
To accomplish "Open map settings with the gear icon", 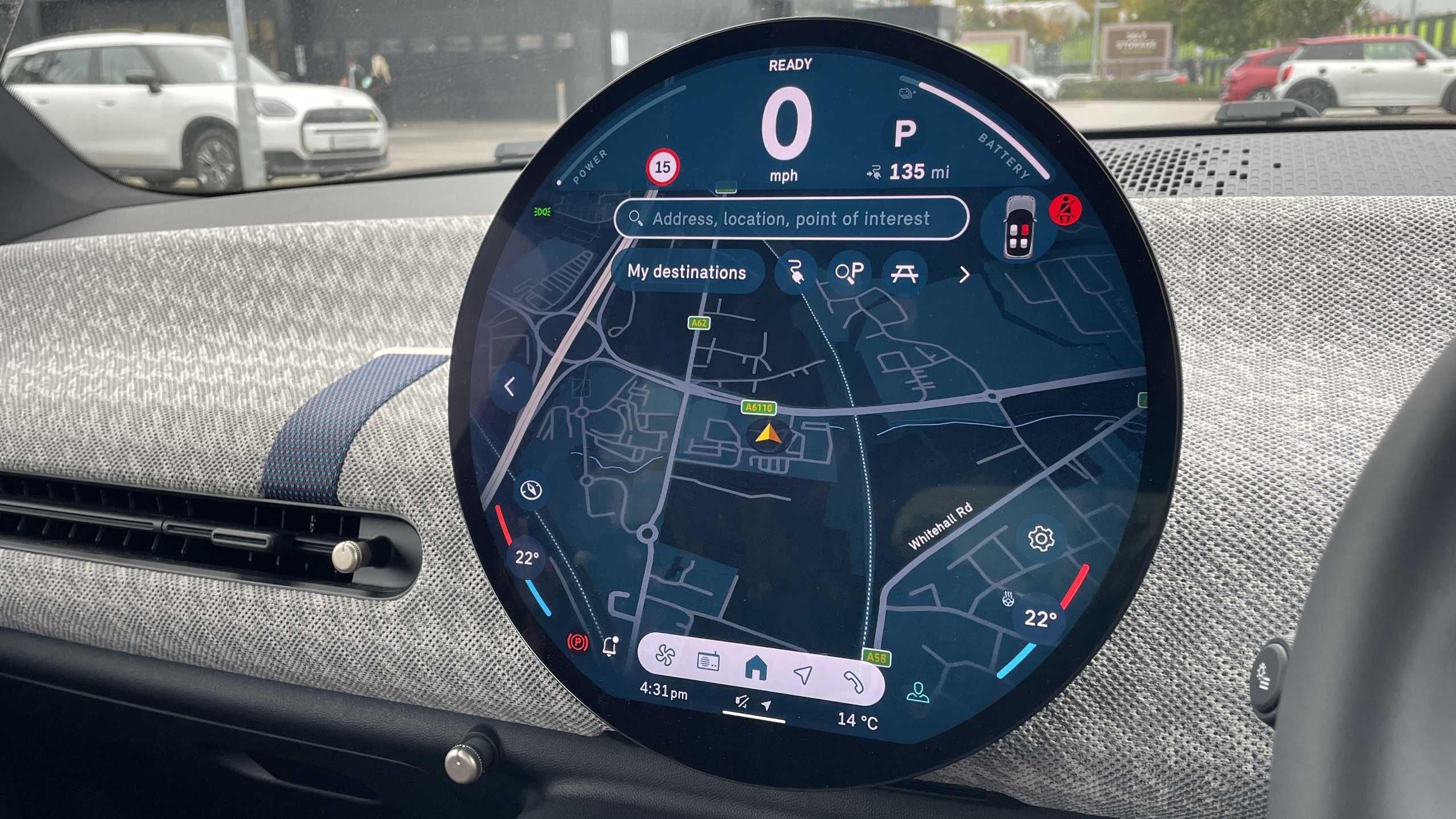I will coord(1041,538).
